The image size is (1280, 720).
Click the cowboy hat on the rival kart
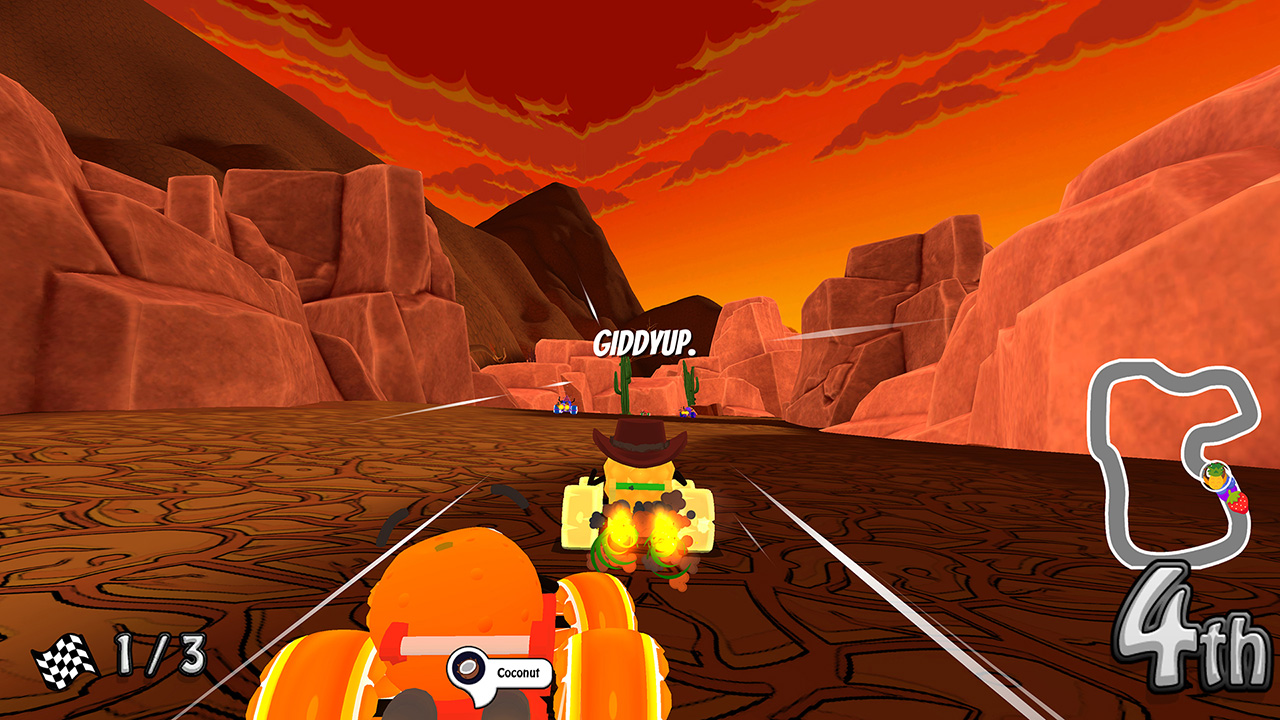[640, 437]
